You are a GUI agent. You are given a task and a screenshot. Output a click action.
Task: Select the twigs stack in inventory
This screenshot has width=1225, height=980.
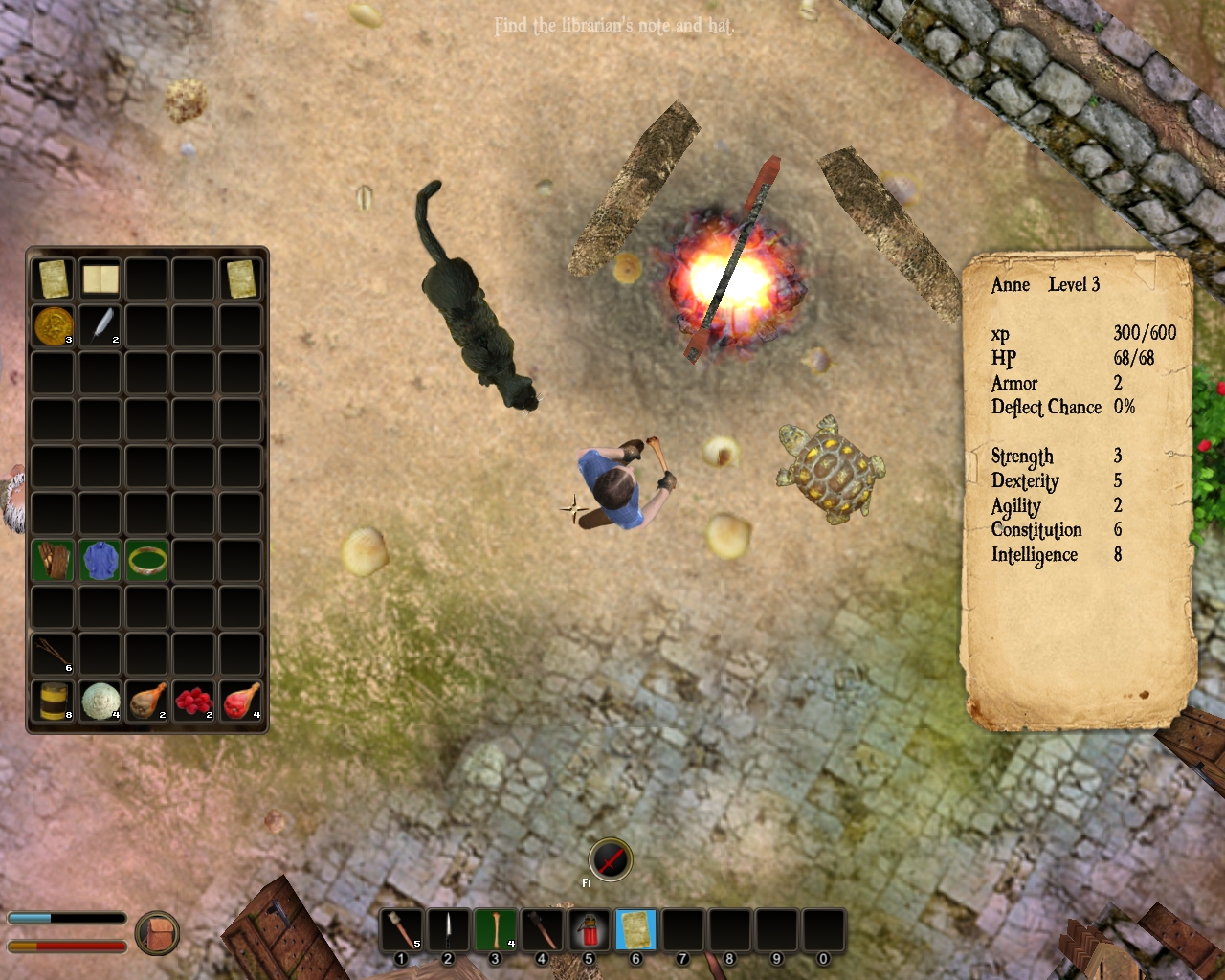[x=53, y=655]
